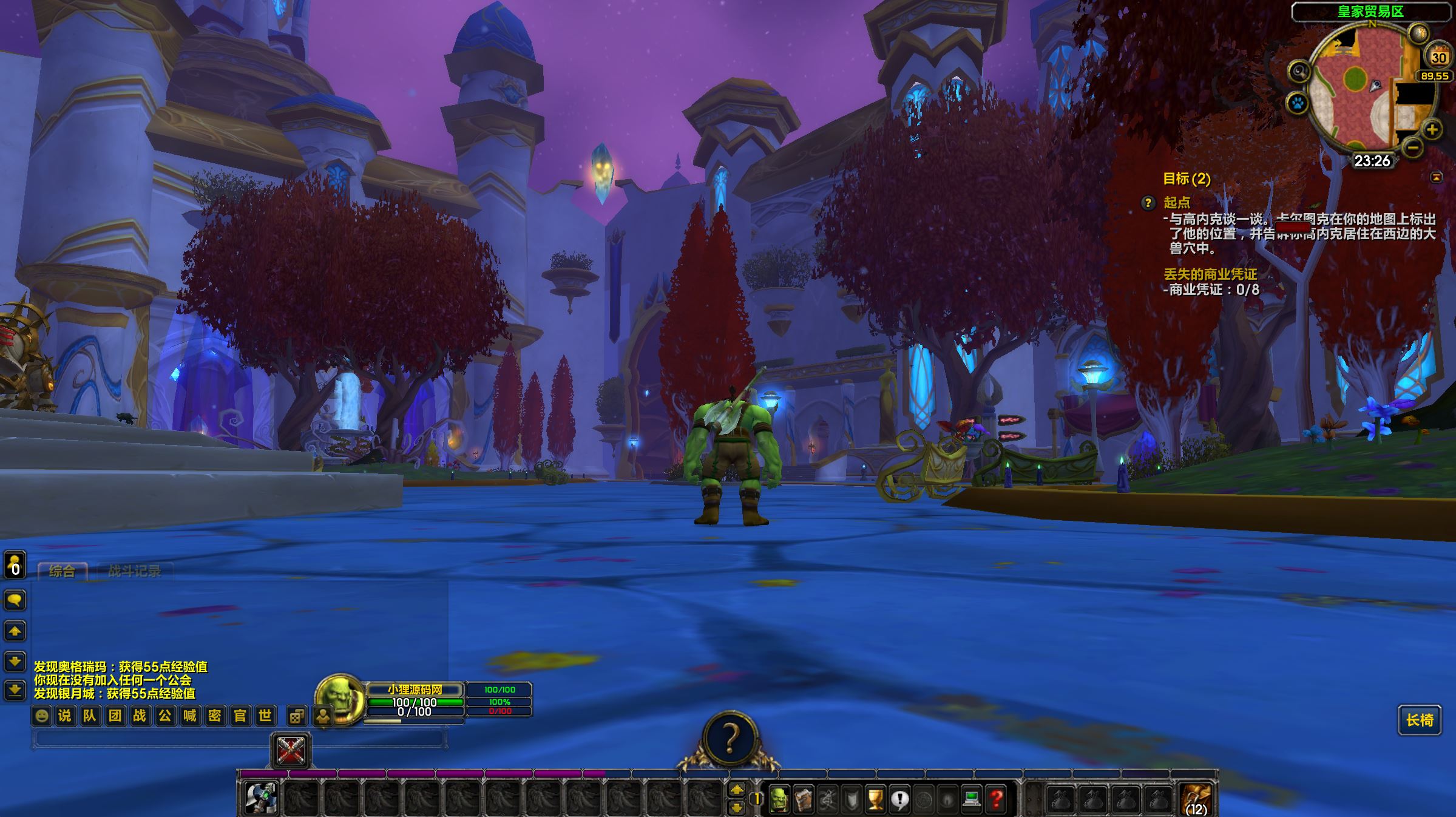Open achievements via golden trophy icon

coord(875,799)
